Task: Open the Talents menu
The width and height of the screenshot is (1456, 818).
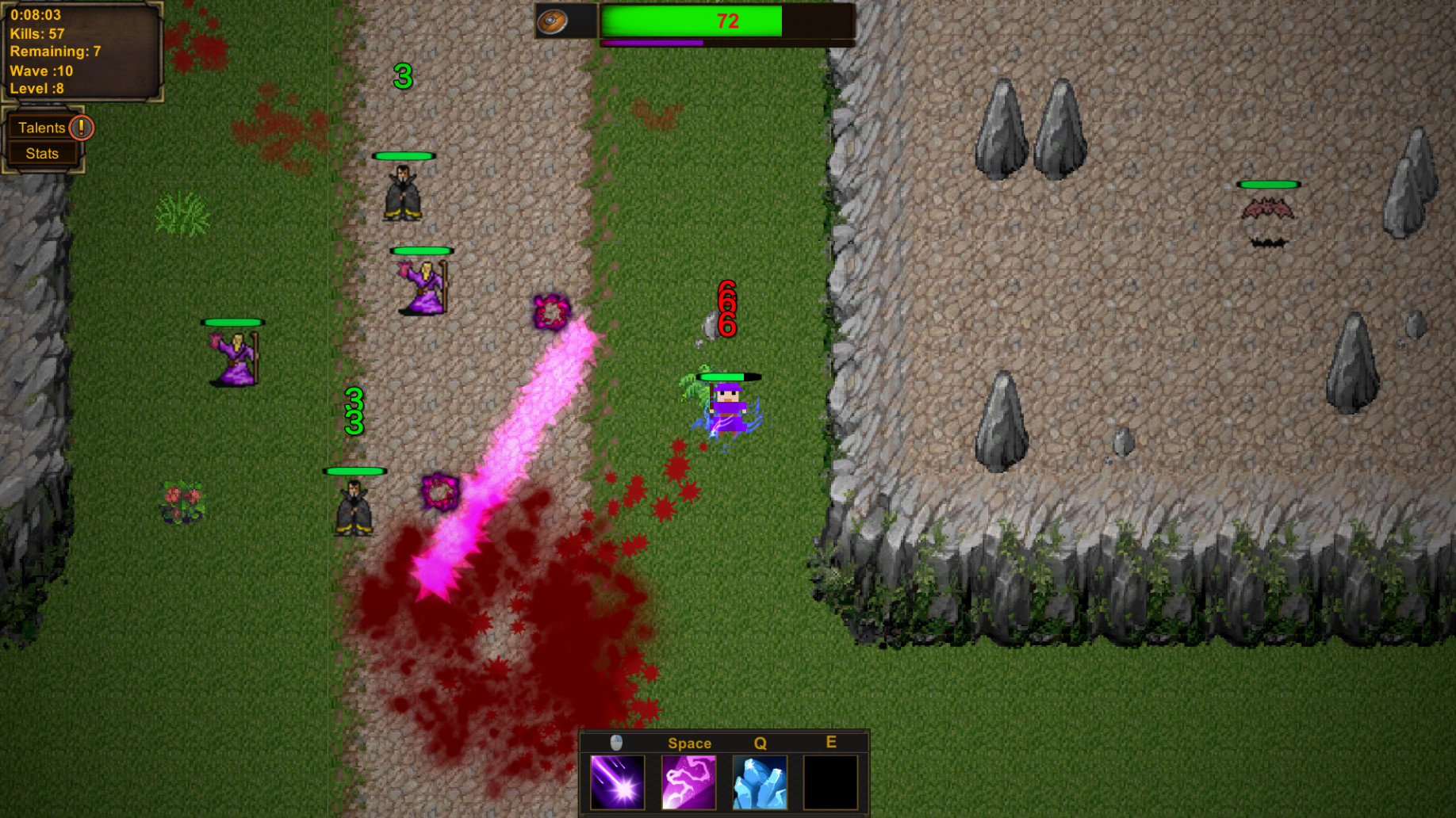Action: click(x=42, y=128)
